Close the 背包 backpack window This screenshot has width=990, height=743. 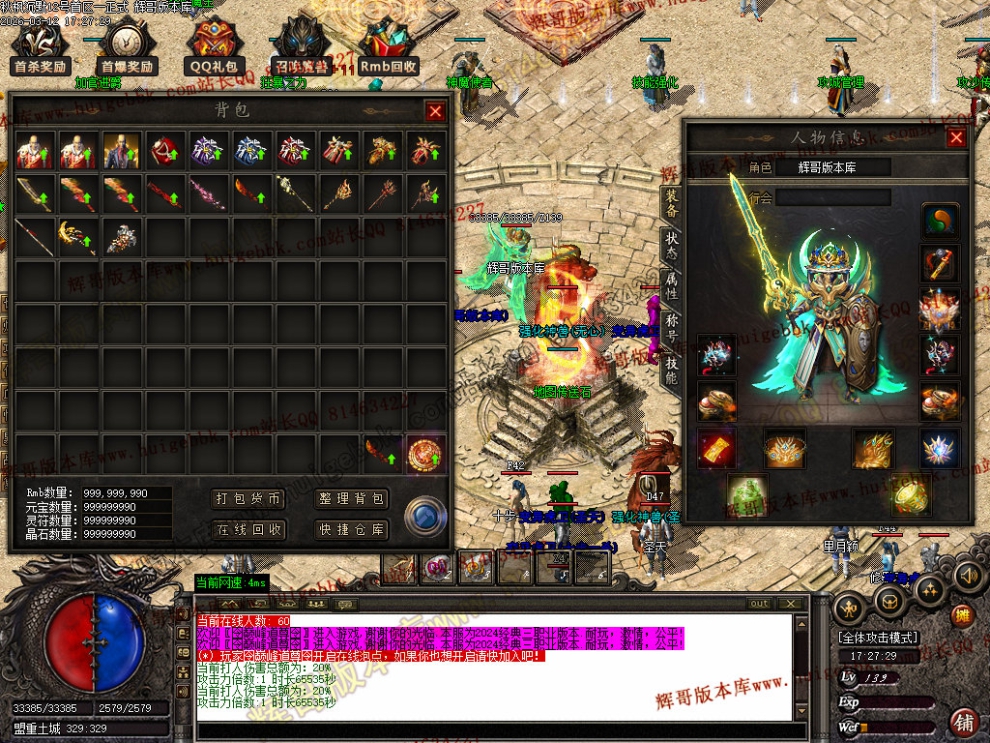435,112
